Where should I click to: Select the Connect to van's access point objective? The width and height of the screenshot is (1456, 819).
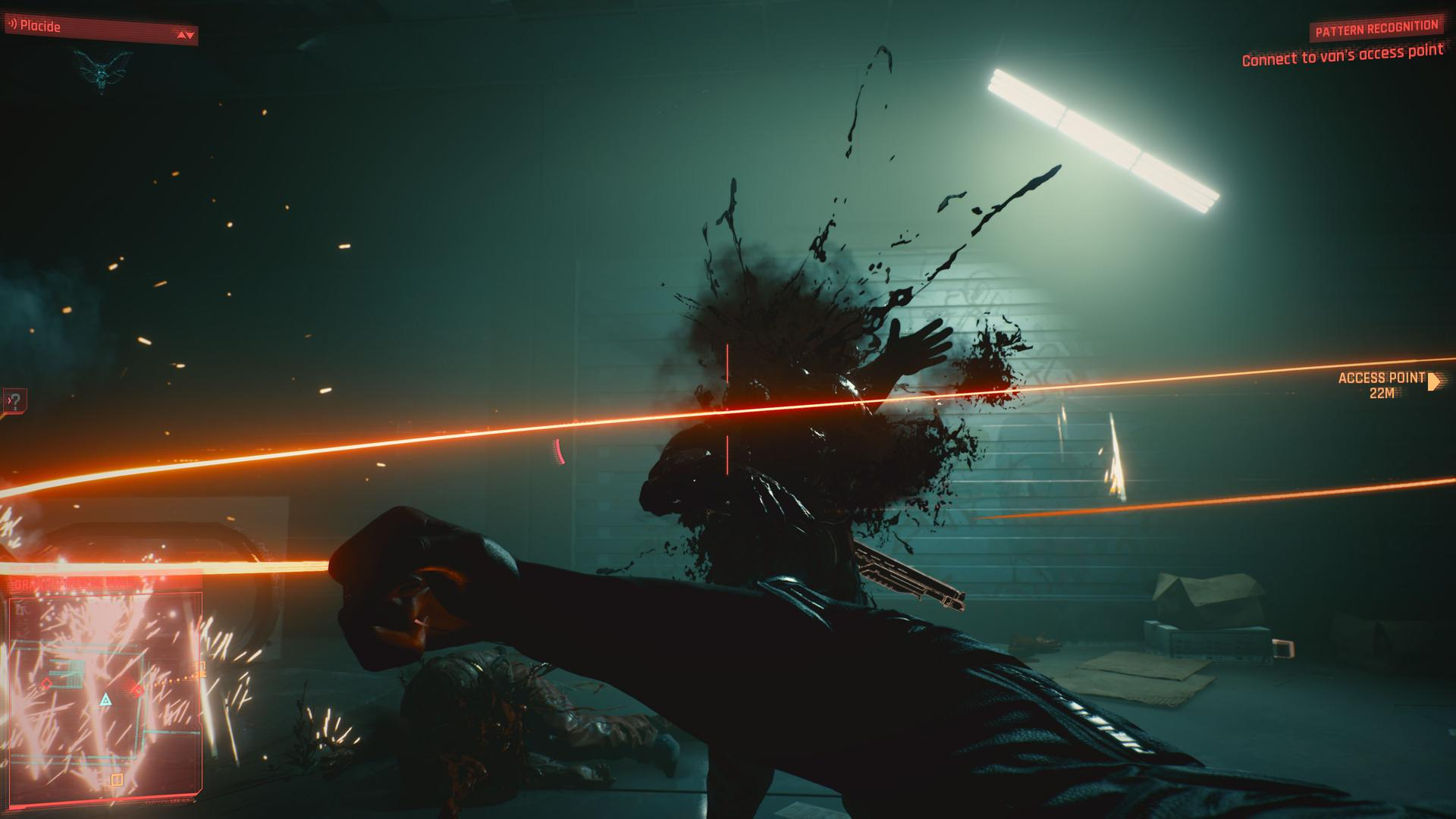tap(1342, 55)
